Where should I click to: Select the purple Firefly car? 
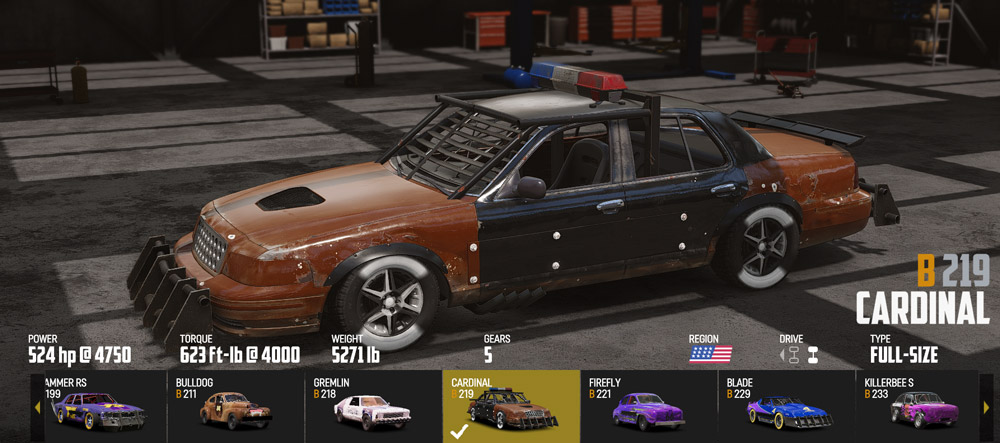[x=648, y=406]
